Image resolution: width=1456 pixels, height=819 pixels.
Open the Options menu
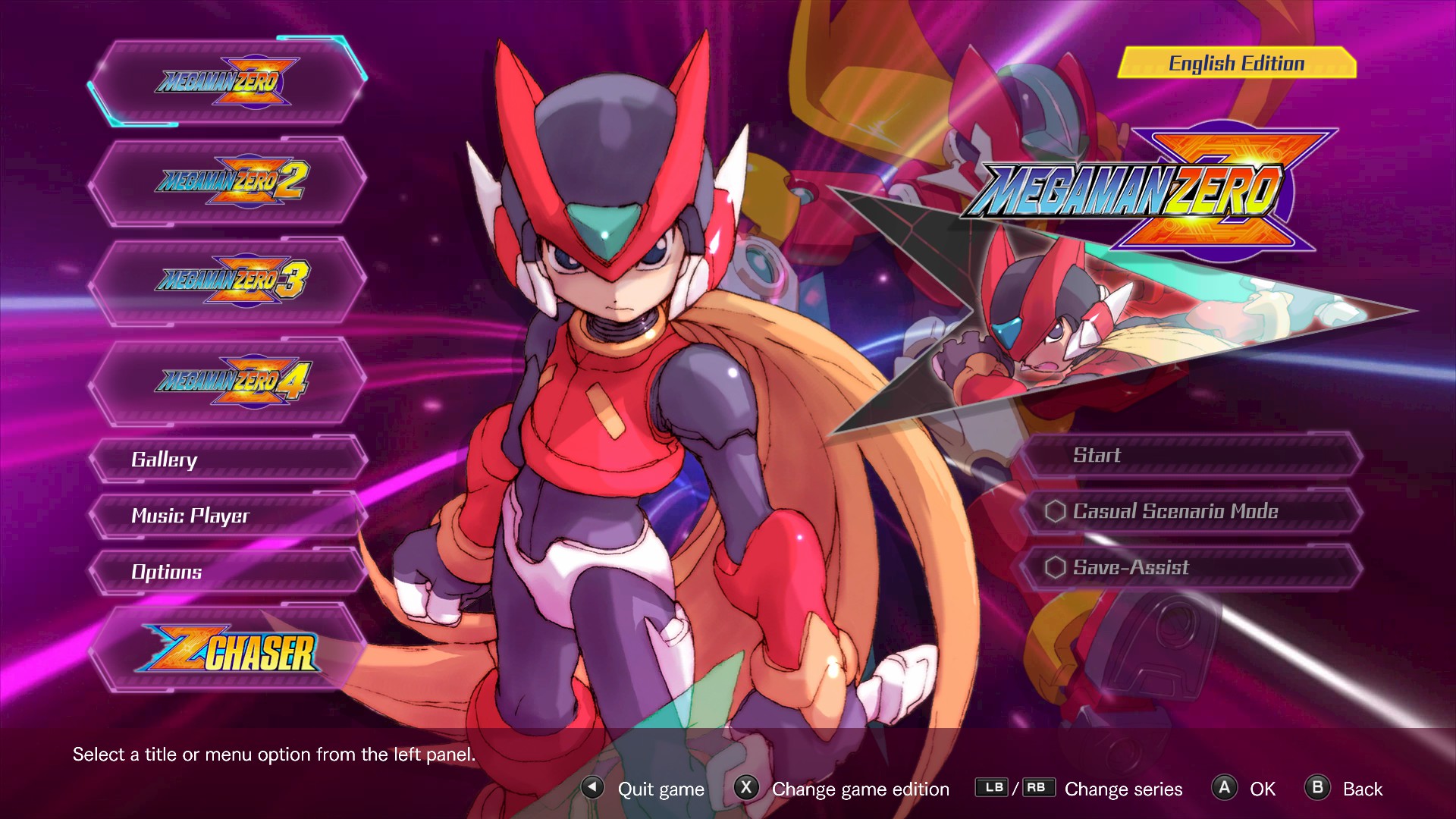[x=167, y=573]
